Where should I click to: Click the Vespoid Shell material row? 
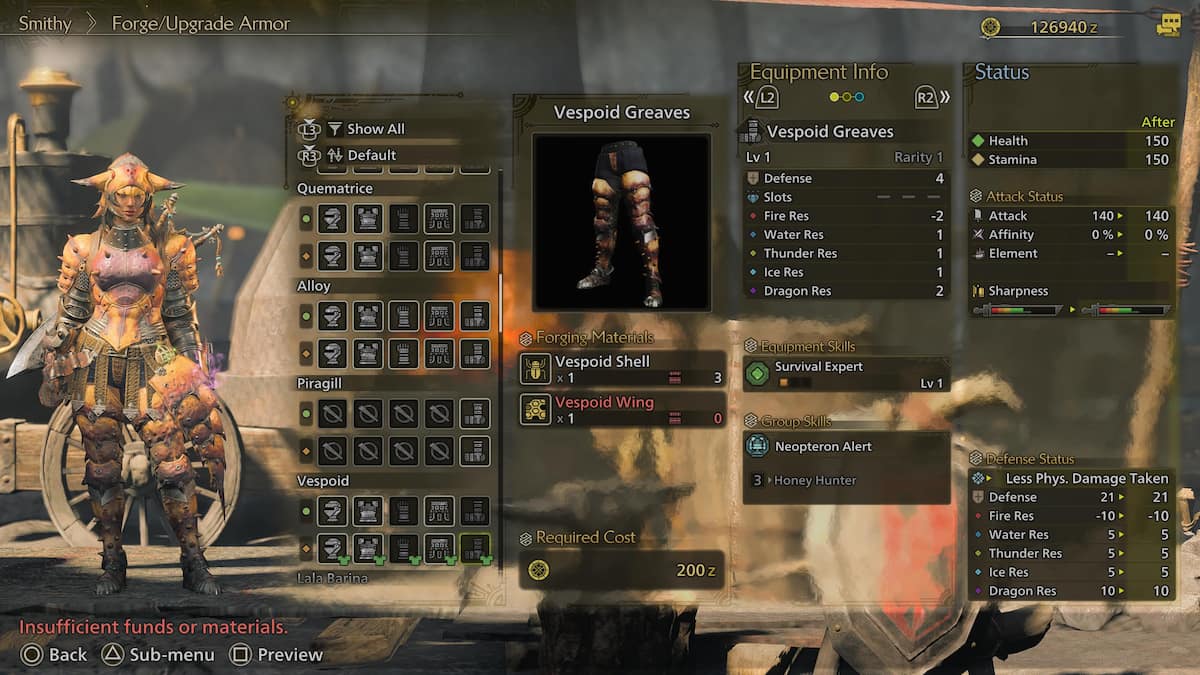(622, 369)
